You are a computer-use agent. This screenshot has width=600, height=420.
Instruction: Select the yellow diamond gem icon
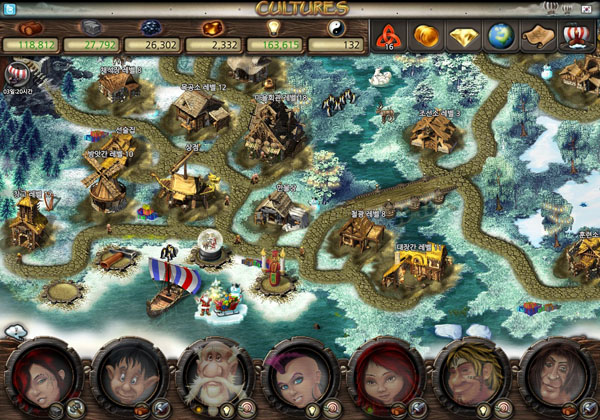(463, 38)
